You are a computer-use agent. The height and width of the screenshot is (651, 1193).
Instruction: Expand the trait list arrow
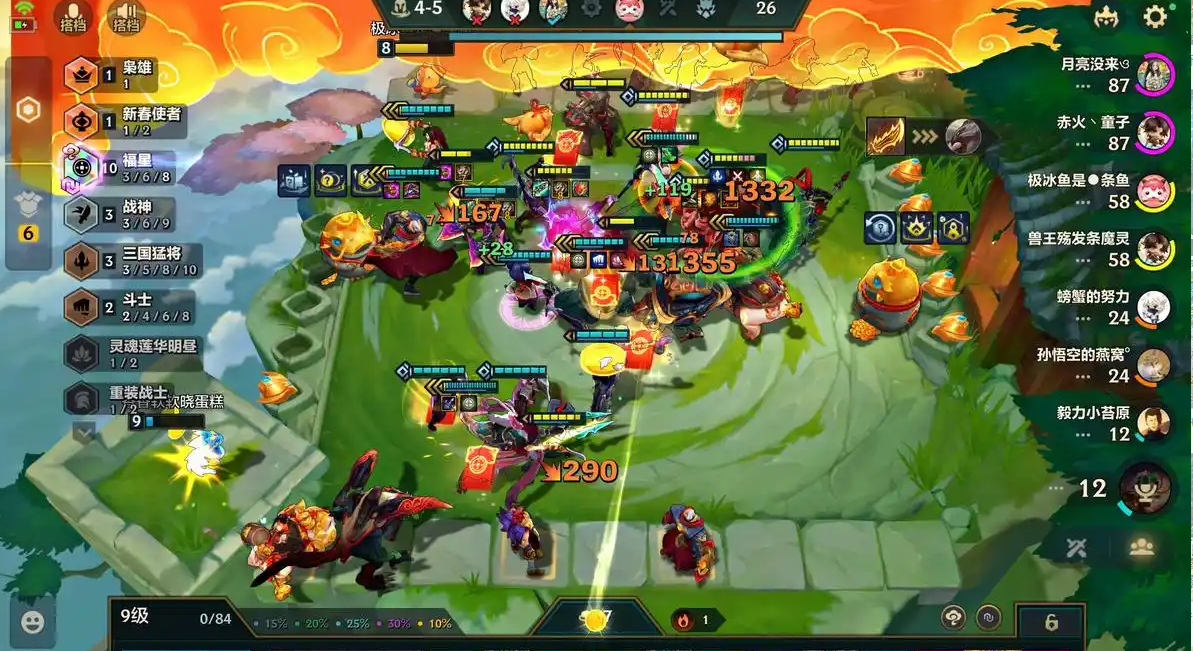83,432
